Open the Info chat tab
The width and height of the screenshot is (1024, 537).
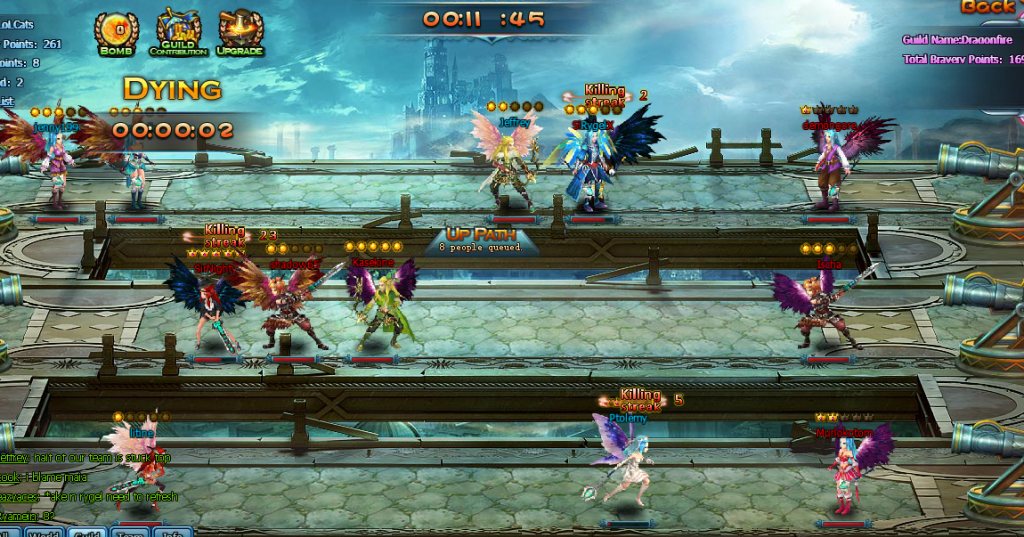click(x=171, y=533)
